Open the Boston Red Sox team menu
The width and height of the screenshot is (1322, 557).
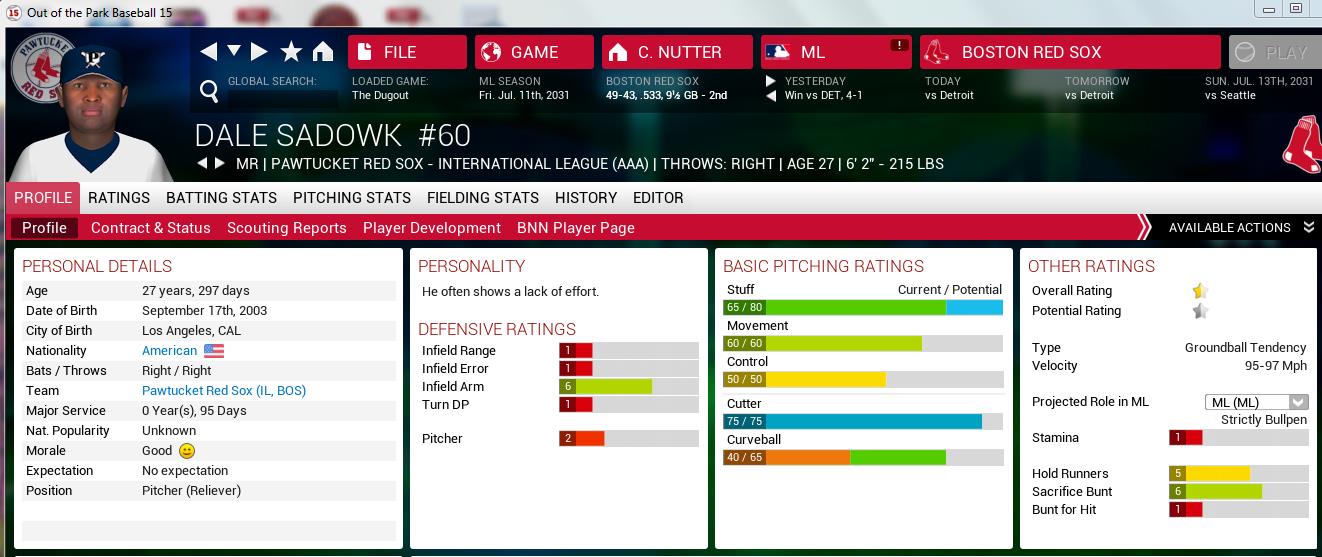coord(1070,52)
